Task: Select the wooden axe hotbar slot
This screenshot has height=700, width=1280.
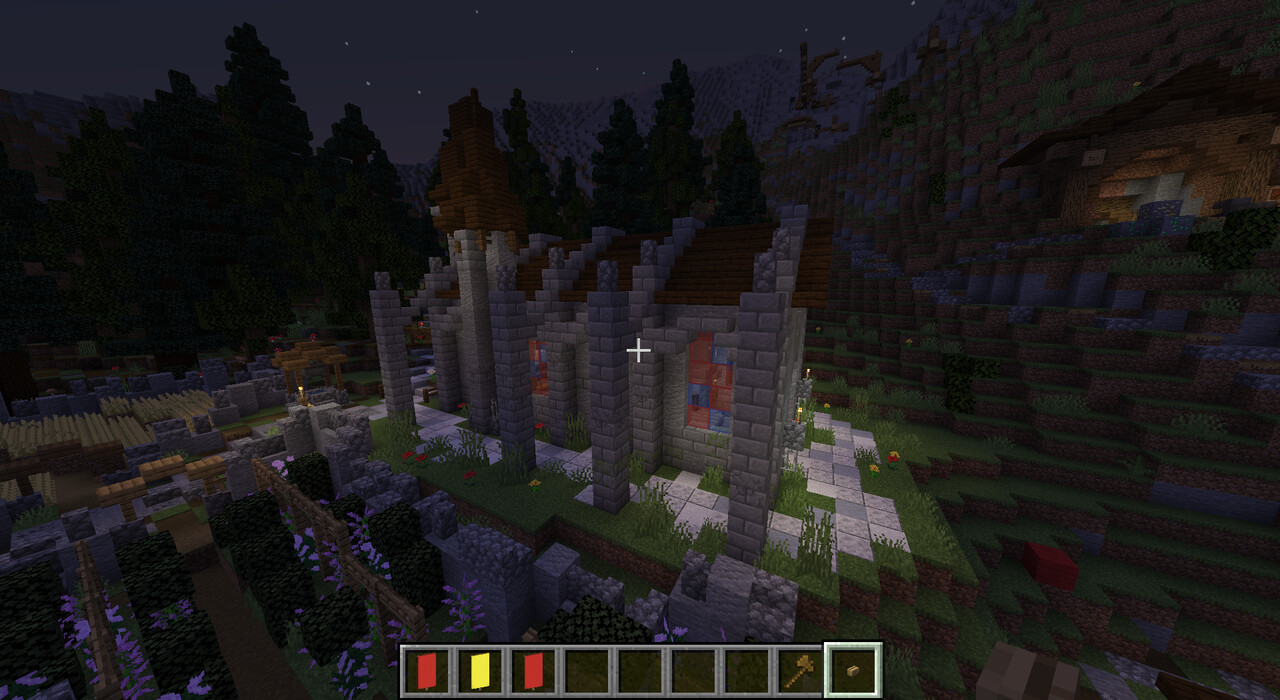Action: 799,670
